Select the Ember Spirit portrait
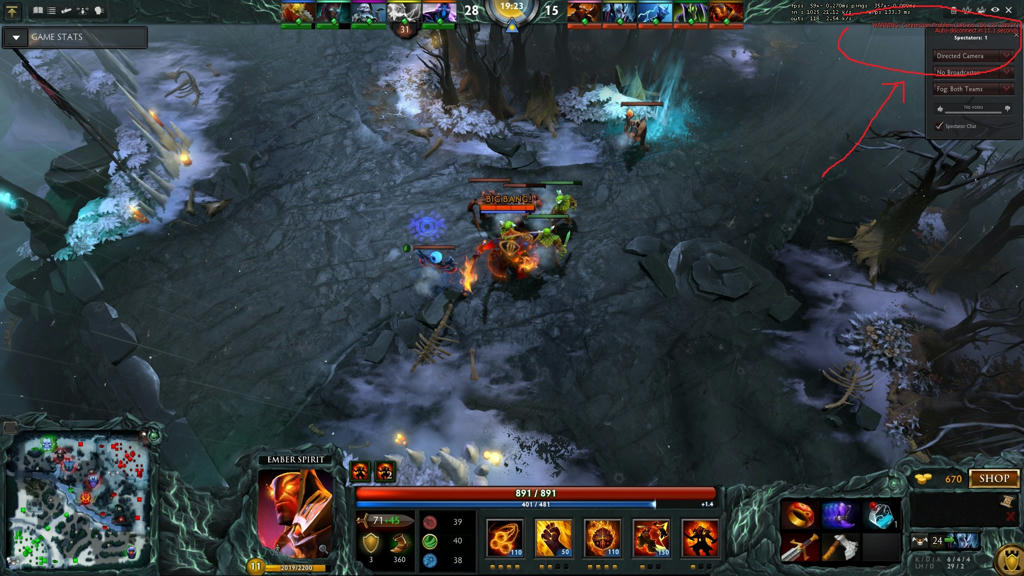 coord(295,512)
